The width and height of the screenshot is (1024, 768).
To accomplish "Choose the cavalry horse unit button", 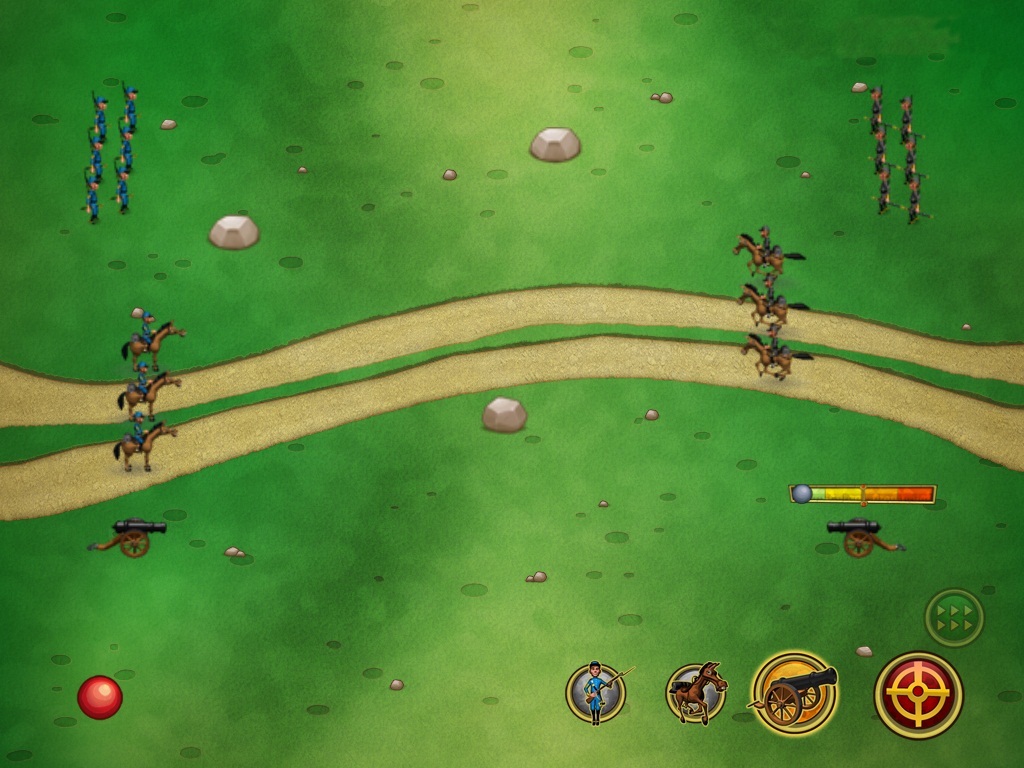I will click(696, 693).
